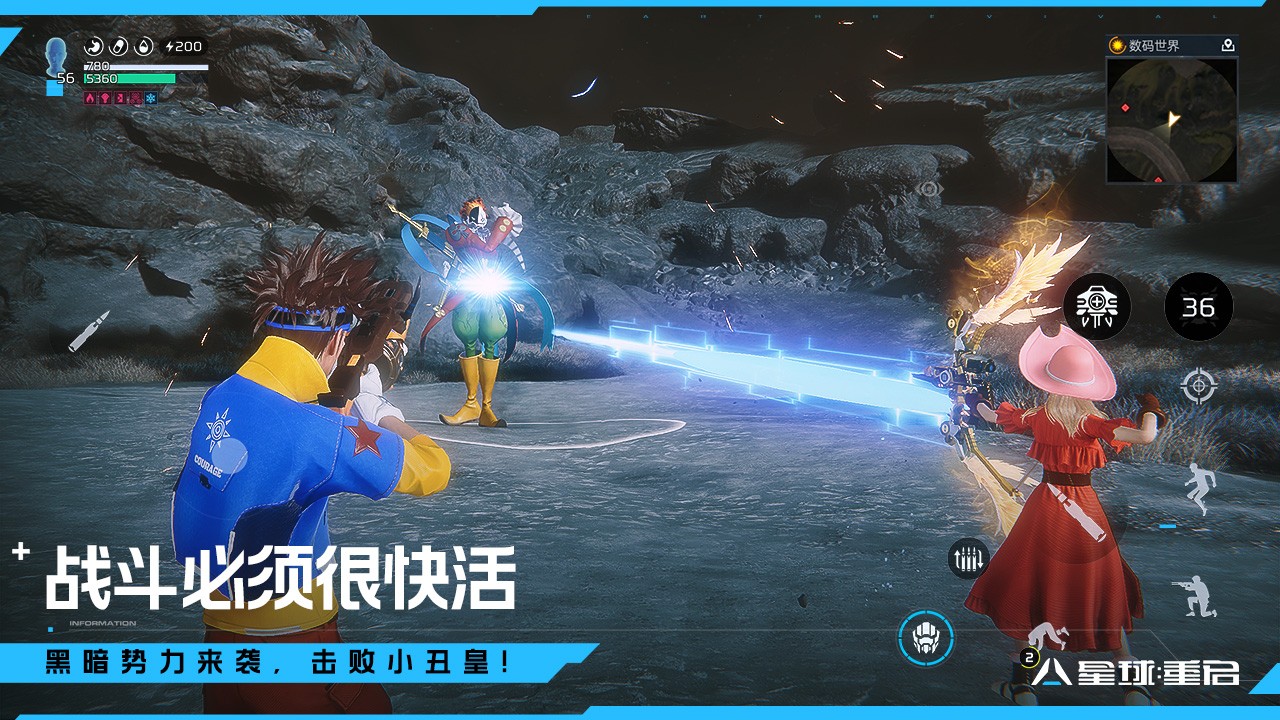1280x720 pixels.
Task: Tap the hunger stomach status icon
Action: pyautogui.click(x=93, y=45)
